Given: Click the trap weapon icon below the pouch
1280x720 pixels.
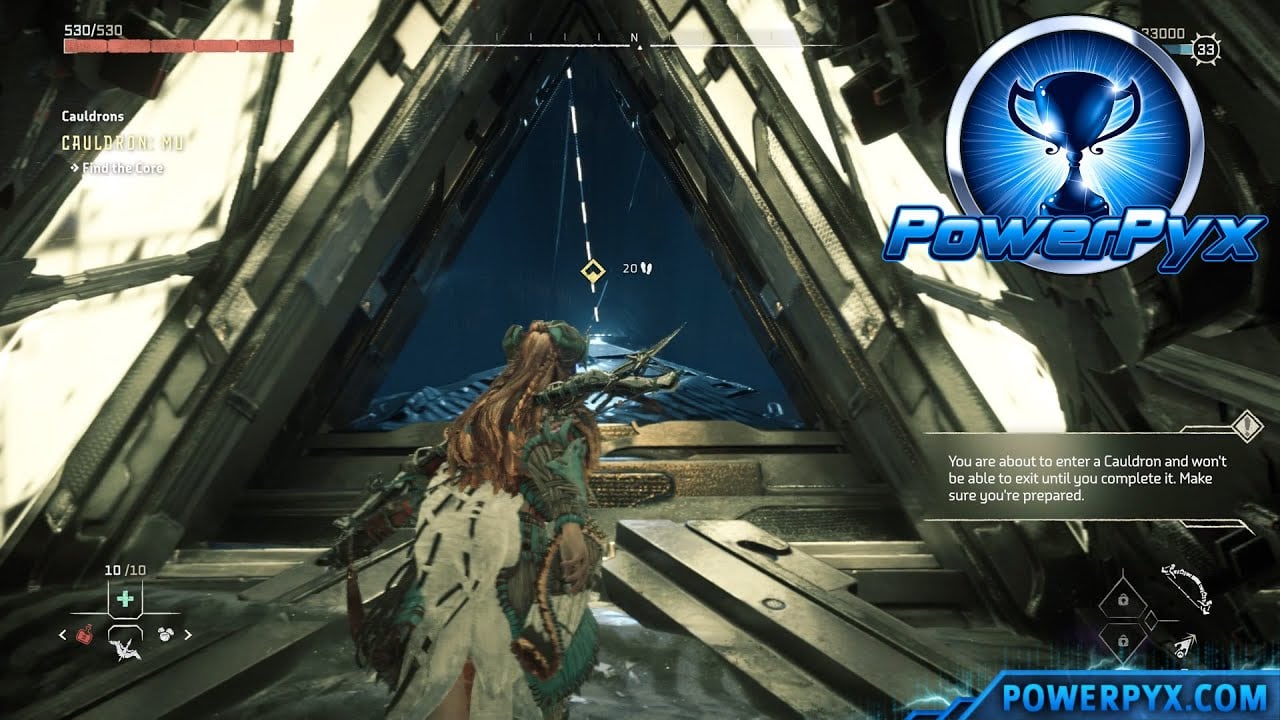Looking at the screenshot, I should click(x=125, y=650).
